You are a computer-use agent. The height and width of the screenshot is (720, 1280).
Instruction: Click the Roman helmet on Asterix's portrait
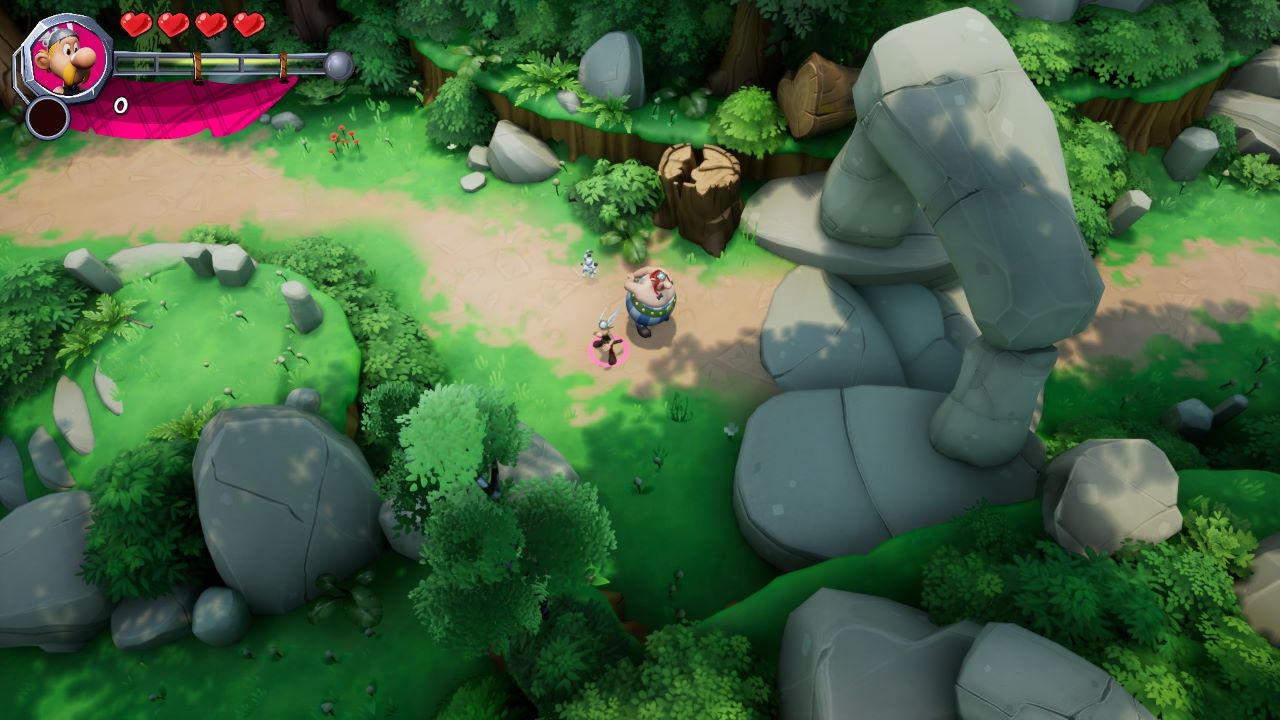(60, 35)
